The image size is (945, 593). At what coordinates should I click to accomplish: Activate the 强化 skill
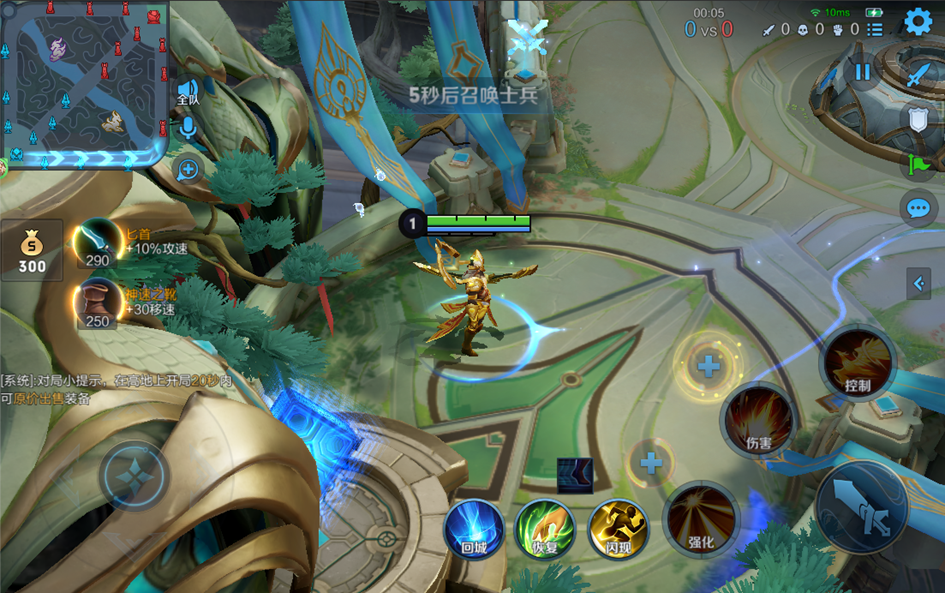point(701,519)
